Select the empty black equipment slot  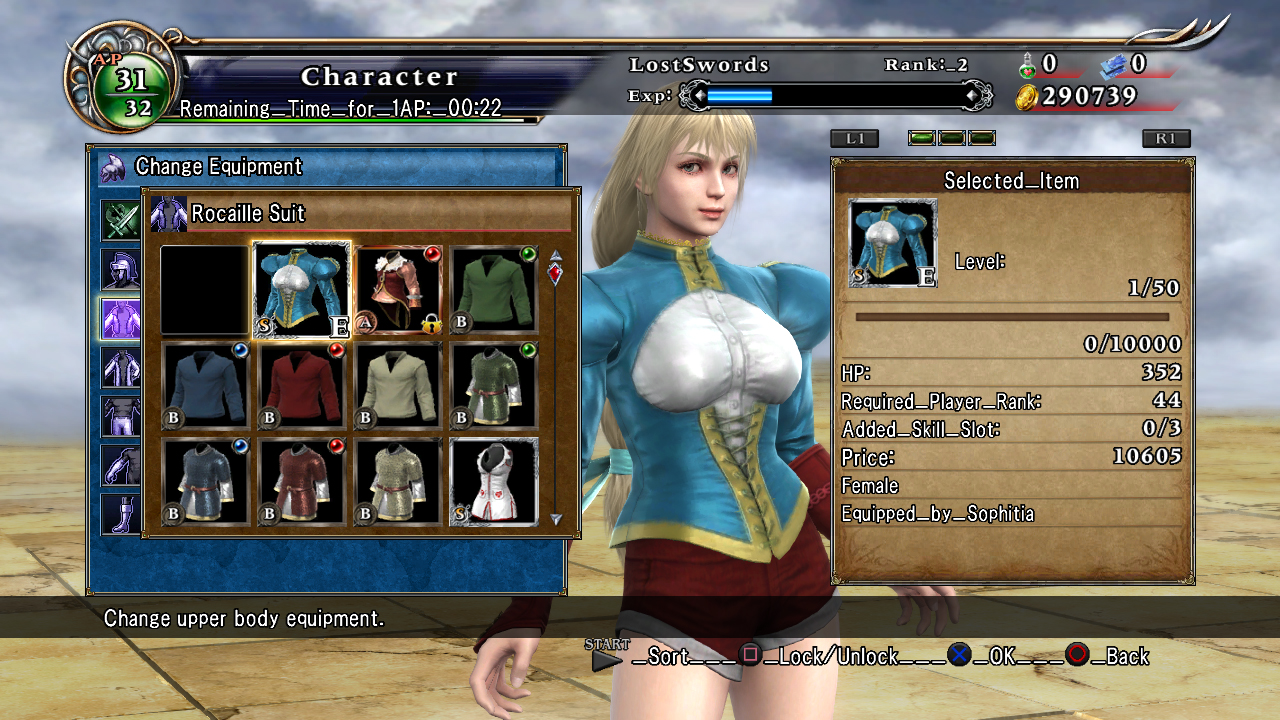[205, 290]
